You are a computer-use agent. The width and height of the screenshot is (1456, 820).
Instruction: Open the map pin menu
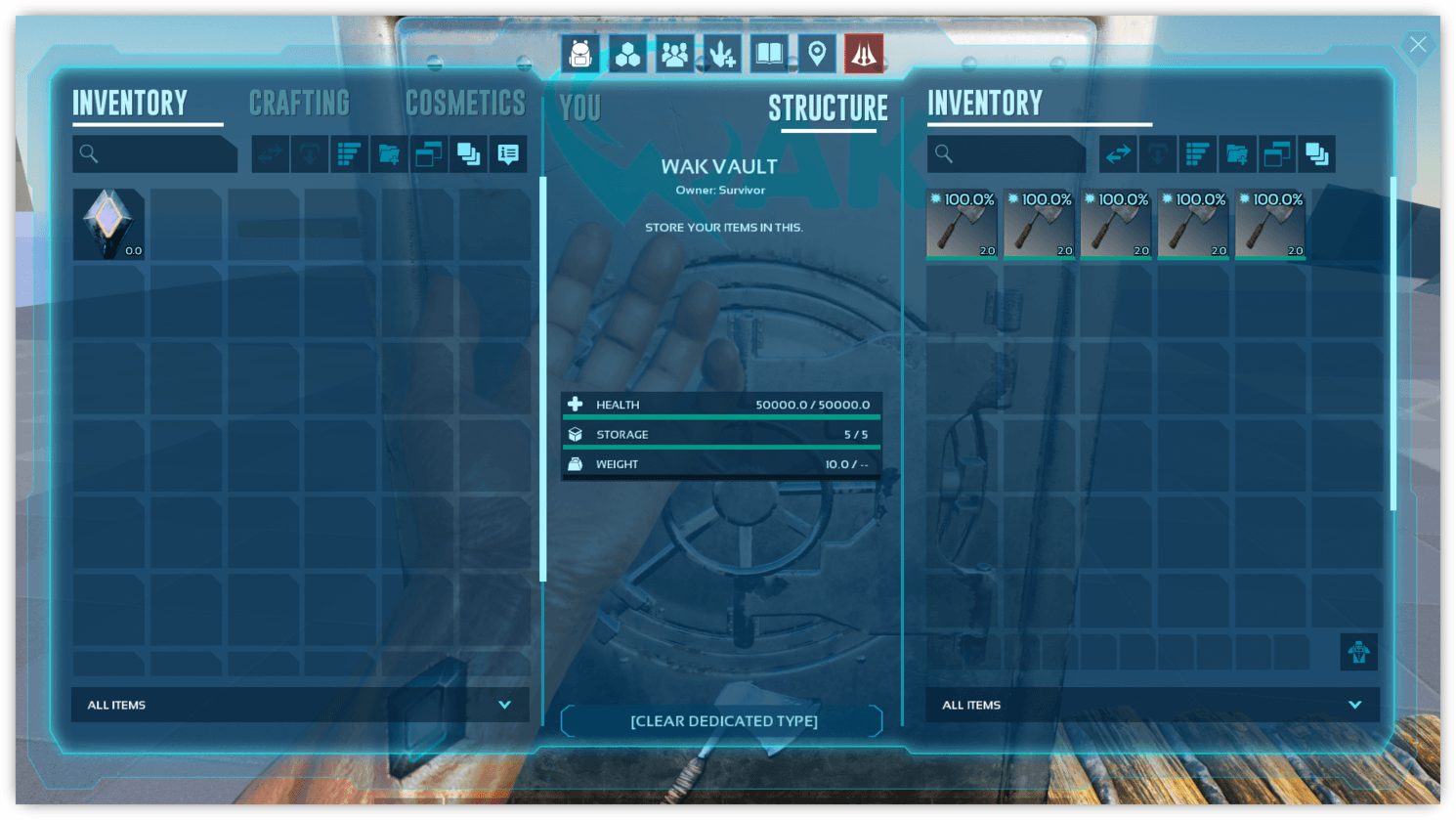817,54
